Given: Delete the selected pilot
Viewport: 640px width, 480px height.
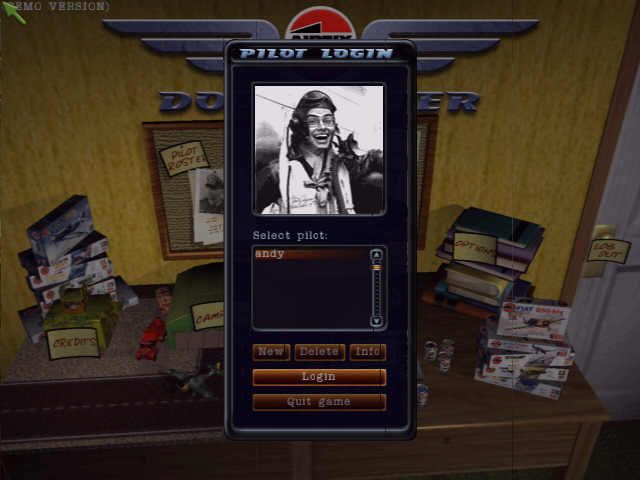Looking at the screenshot, I should coord(319,352).
